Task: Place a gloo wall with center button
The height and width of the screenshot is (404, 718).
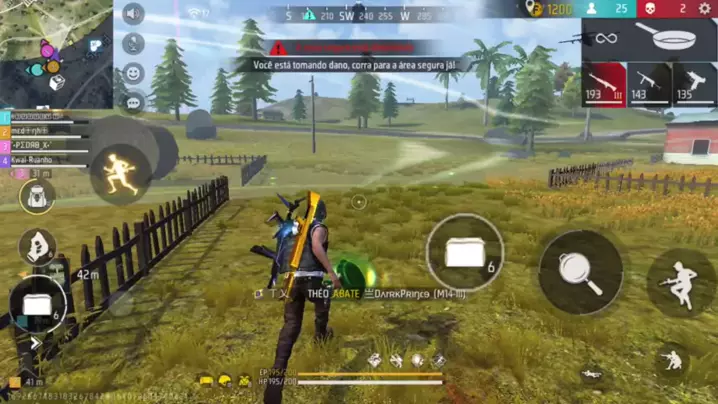Action: point(464,253)
